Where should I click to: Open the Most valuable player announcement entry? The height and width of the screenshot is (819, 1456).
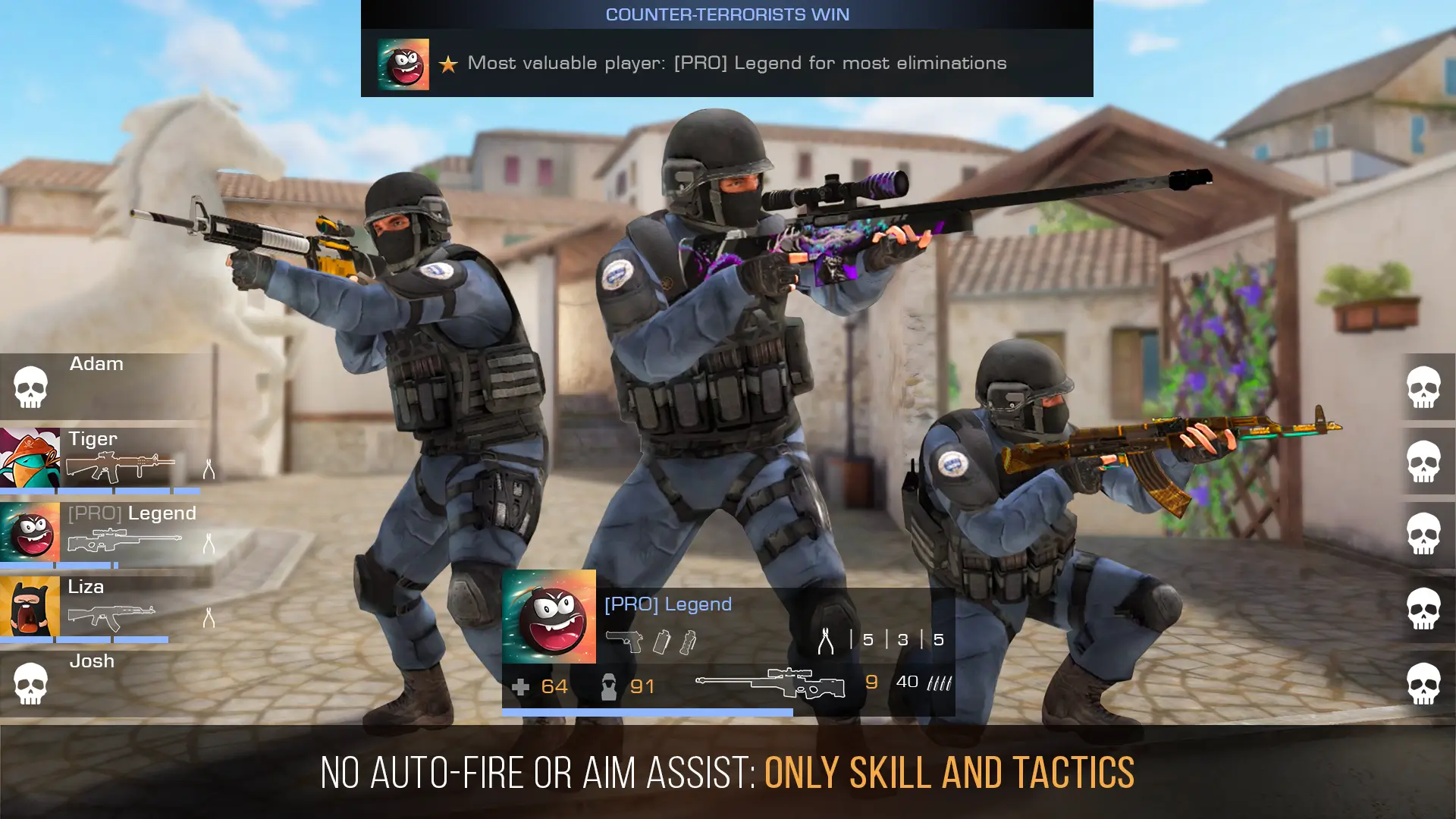coord(736,64)
